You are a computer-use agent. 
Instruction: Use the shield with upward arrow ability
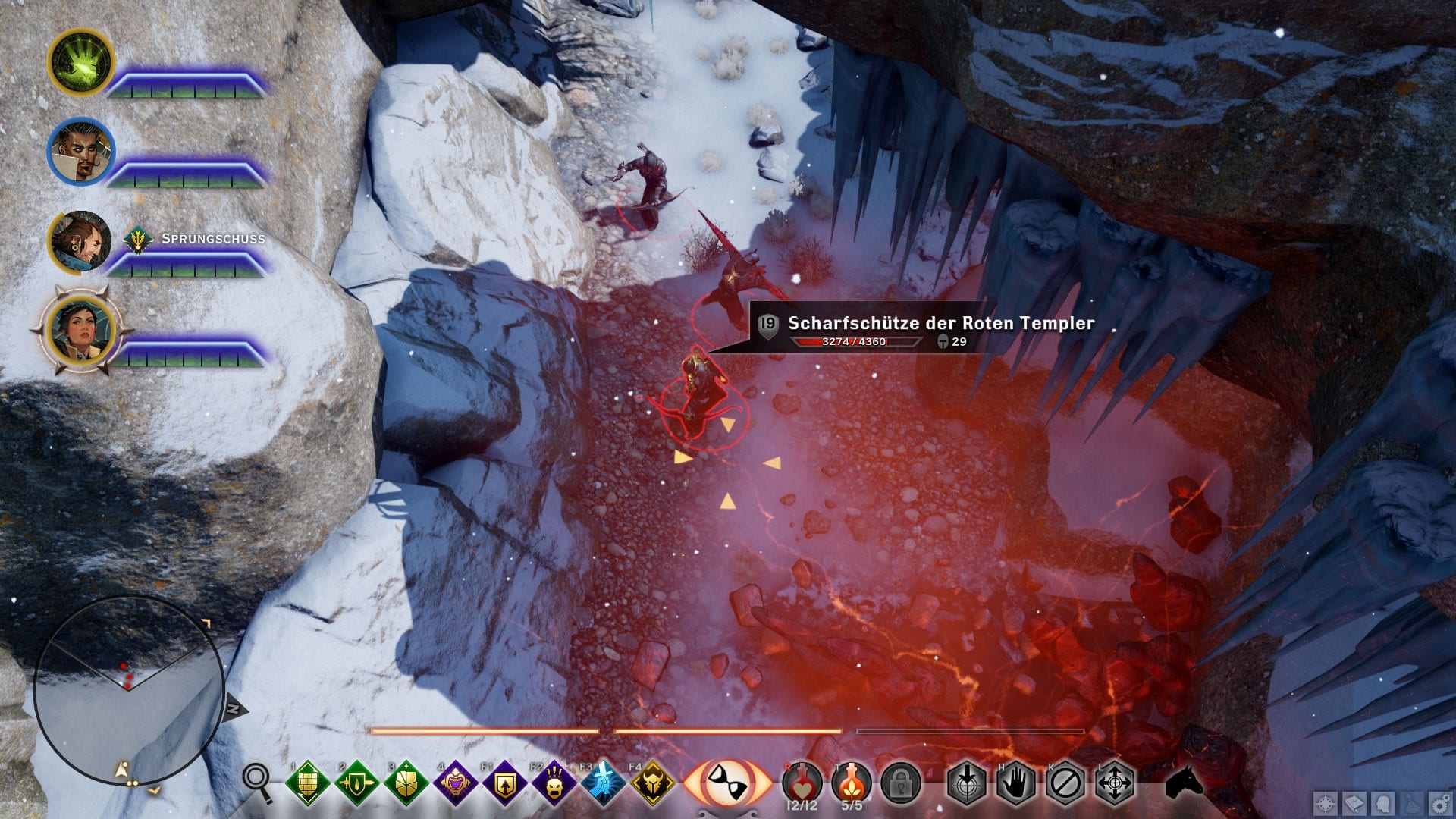[504, 783]
